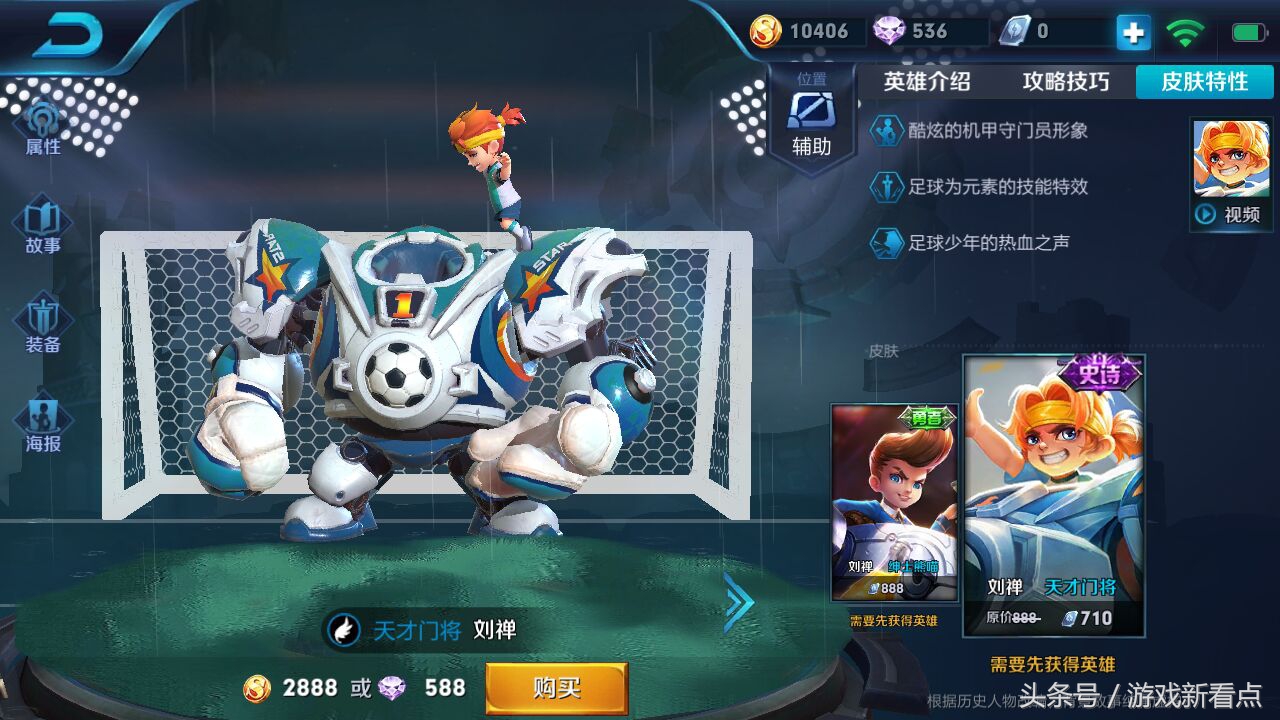Viewport: 1280px width, 720px height.
Task: Go back using the top-left arrow
Action: click(68, 37)
